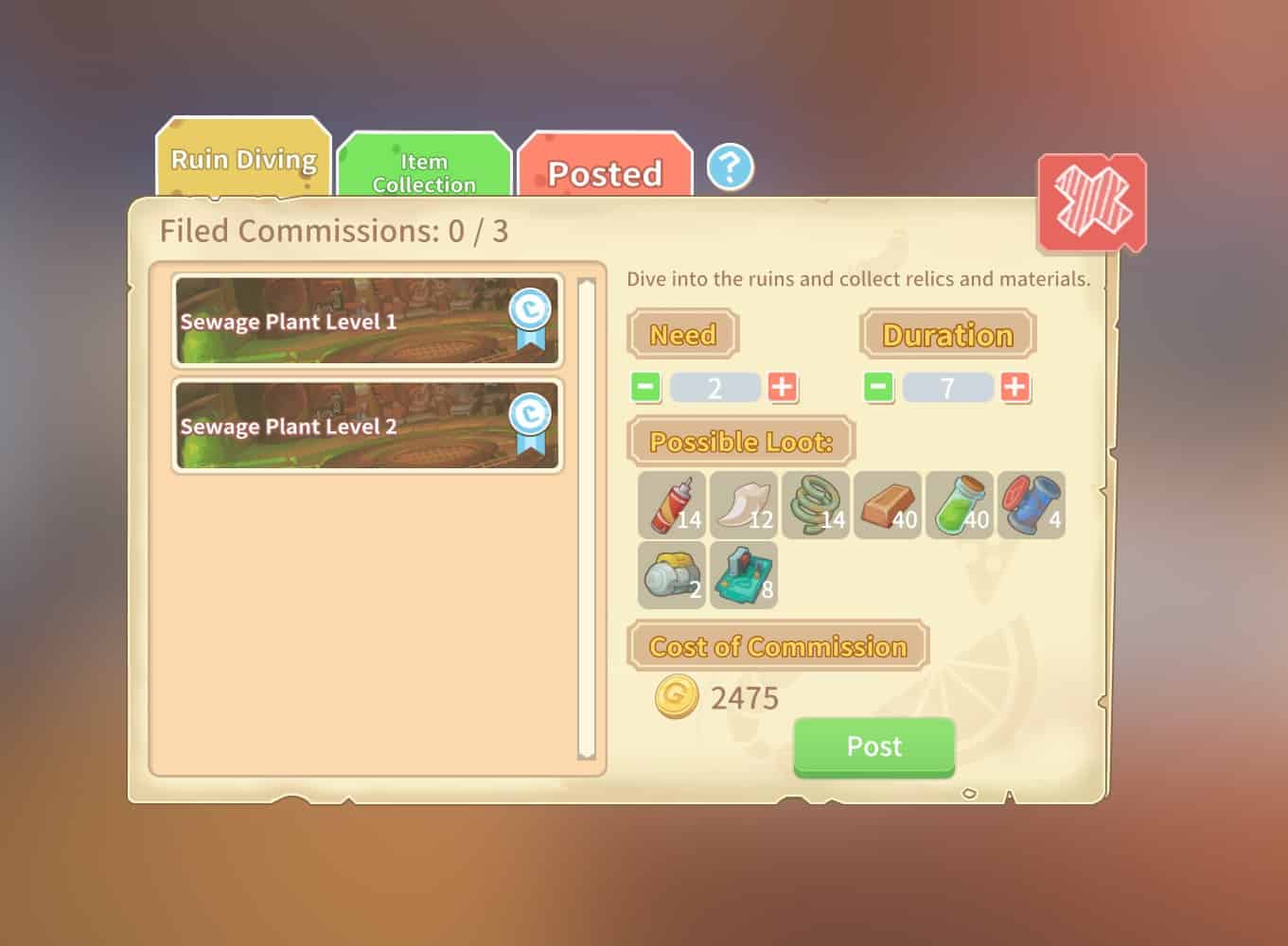Select the circuit board relic loot icon

click(744, 575)
